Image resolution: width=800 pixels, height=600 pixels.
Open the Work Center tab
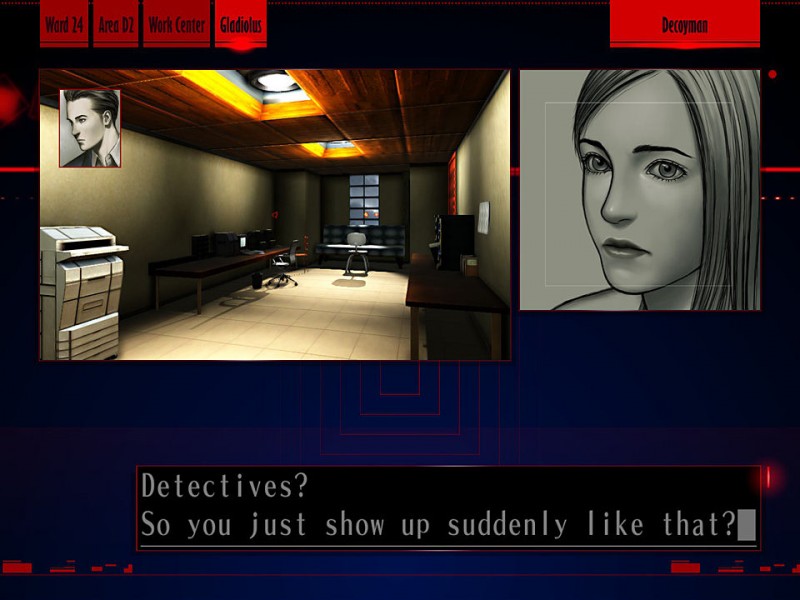[x=177, y=26]
